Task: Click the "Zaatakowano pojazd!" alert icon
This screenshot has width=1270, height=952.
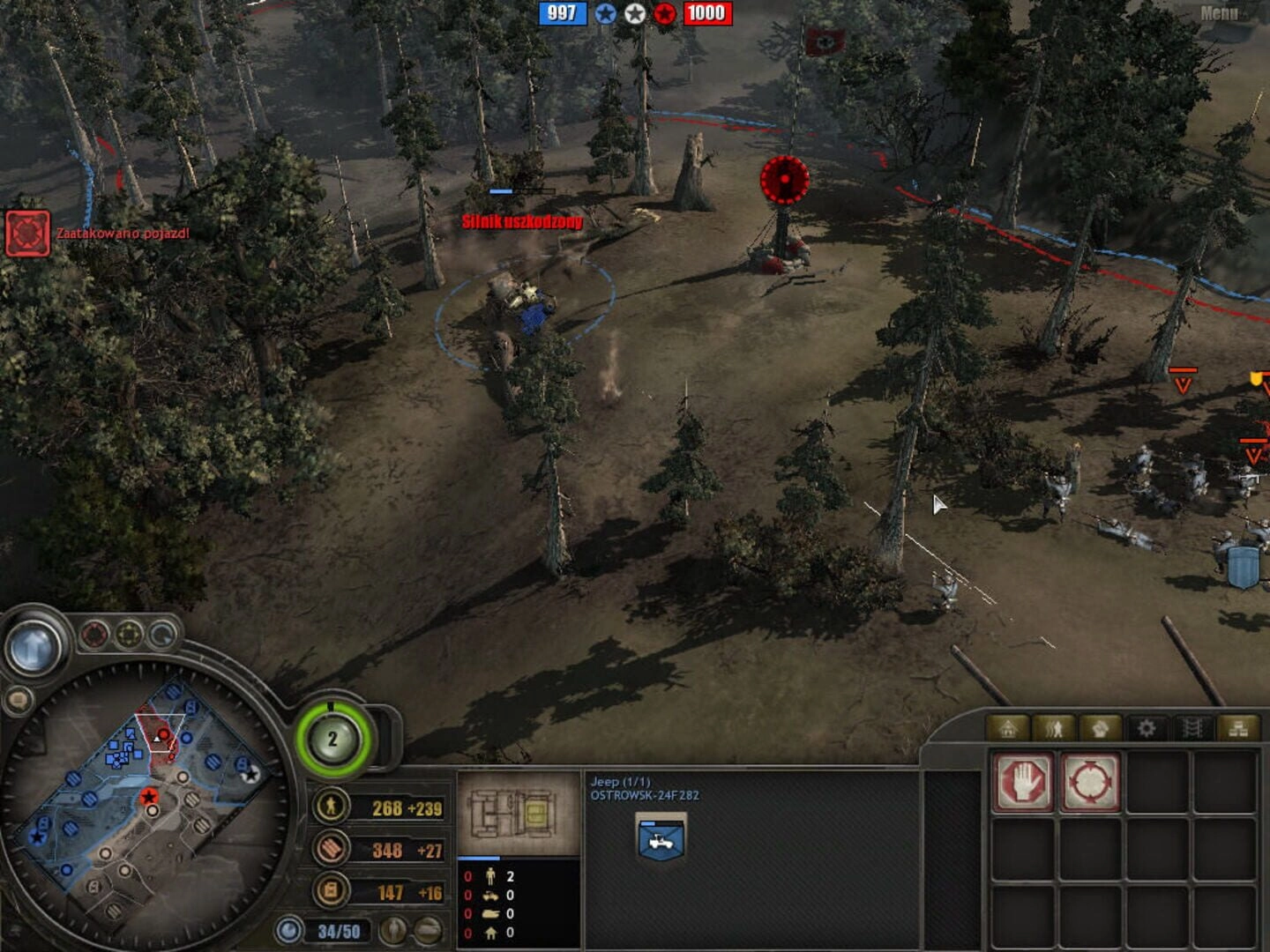Action: coord(27,234)
